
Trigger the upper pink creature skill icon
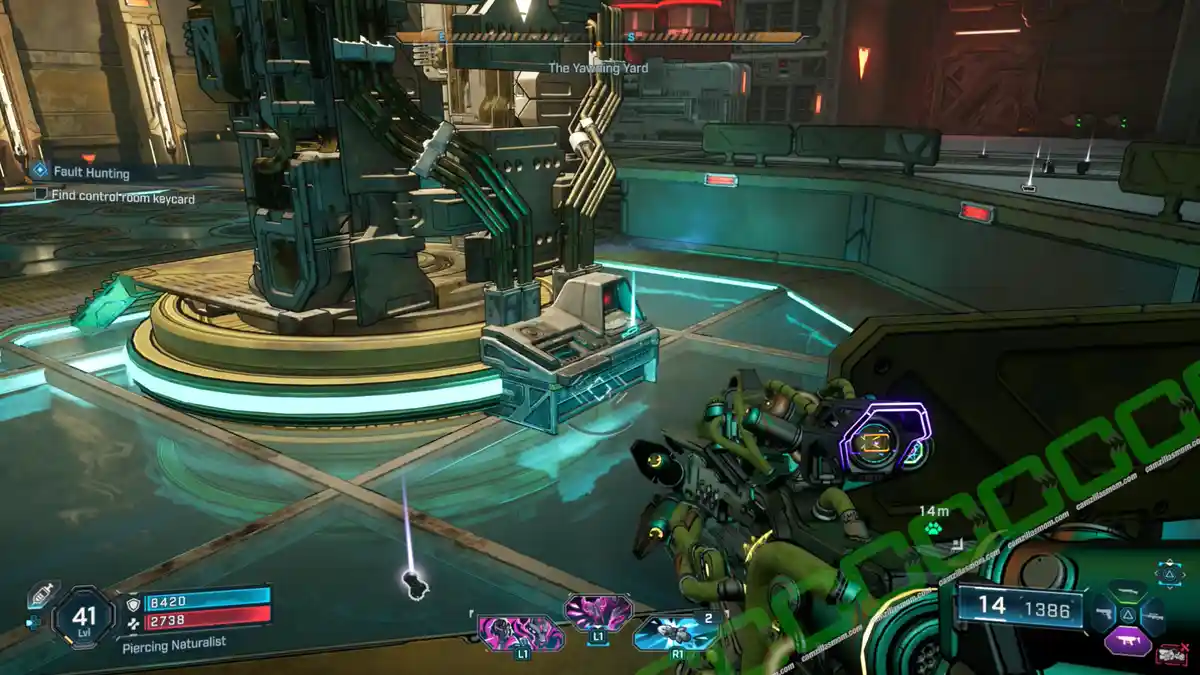[x=598, y=610]
